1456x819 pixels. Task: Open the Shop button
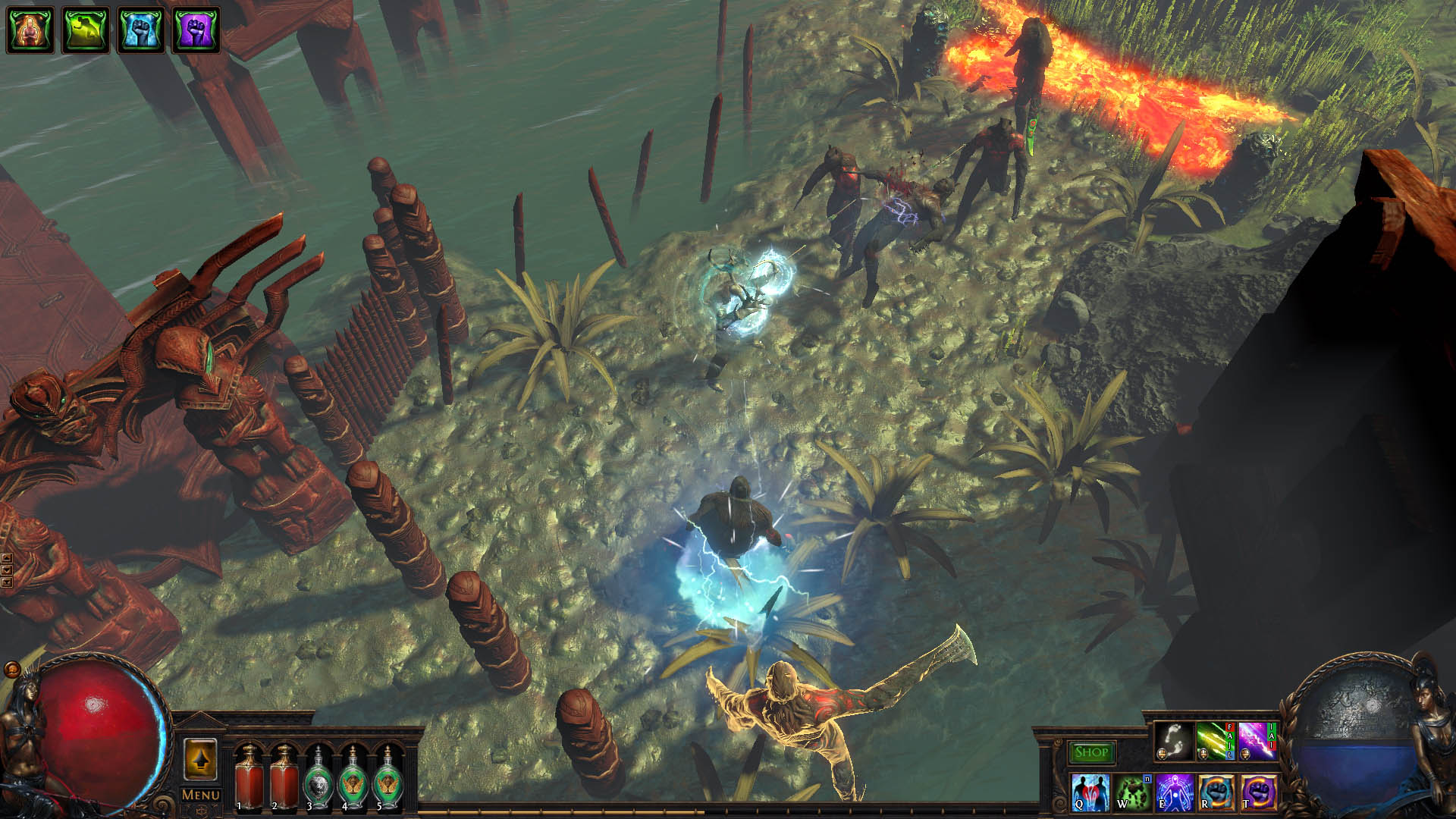(1091, 752)
